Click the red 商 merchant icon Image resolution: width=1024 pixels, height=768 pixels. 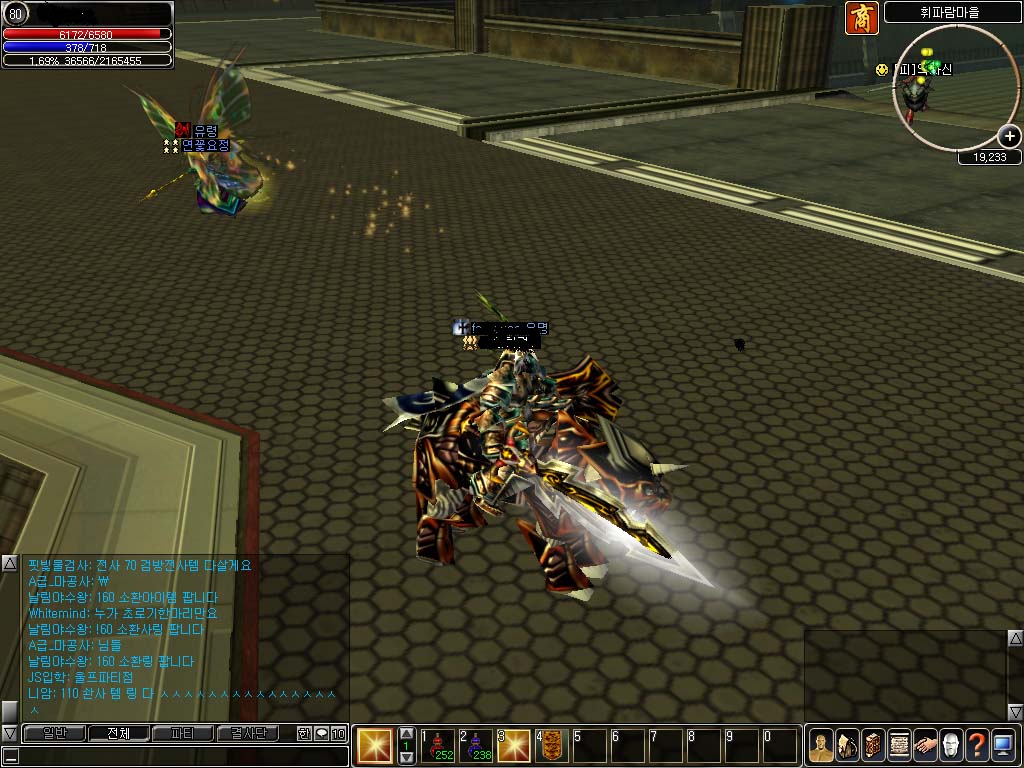pos(861,18)
